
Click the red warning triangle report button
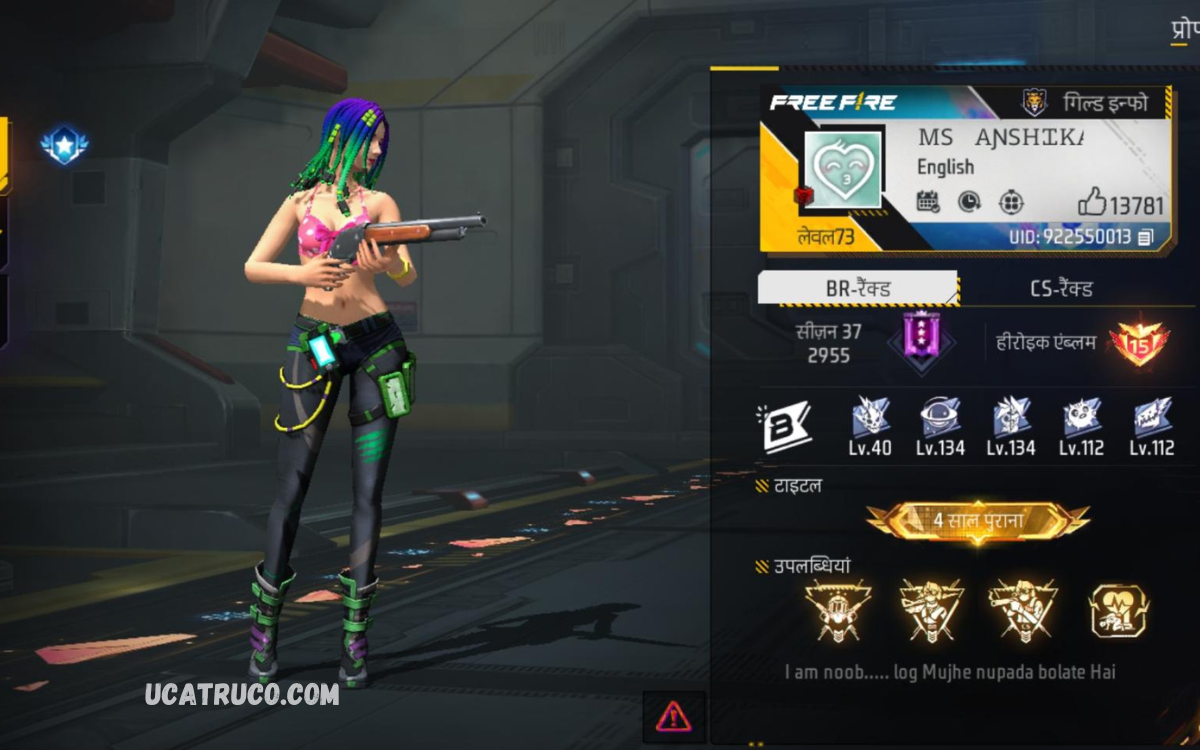tap(673, 715)
